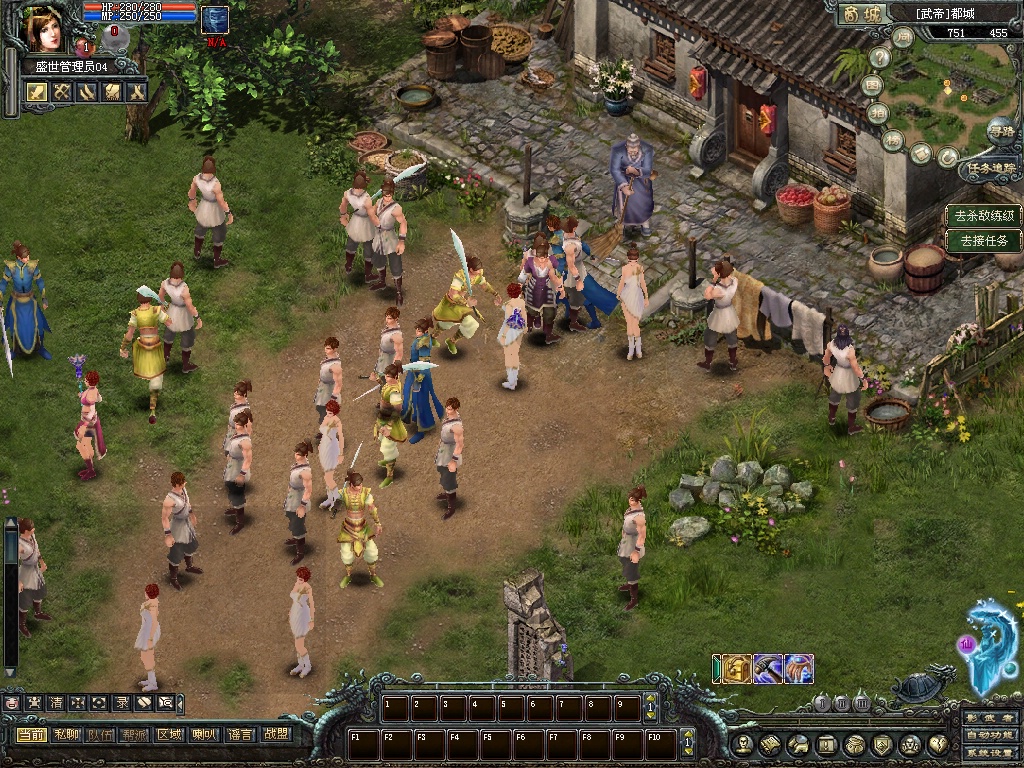Select the 区域 area chat tab
Screen dimensions: 1024x768
point(169,734)
